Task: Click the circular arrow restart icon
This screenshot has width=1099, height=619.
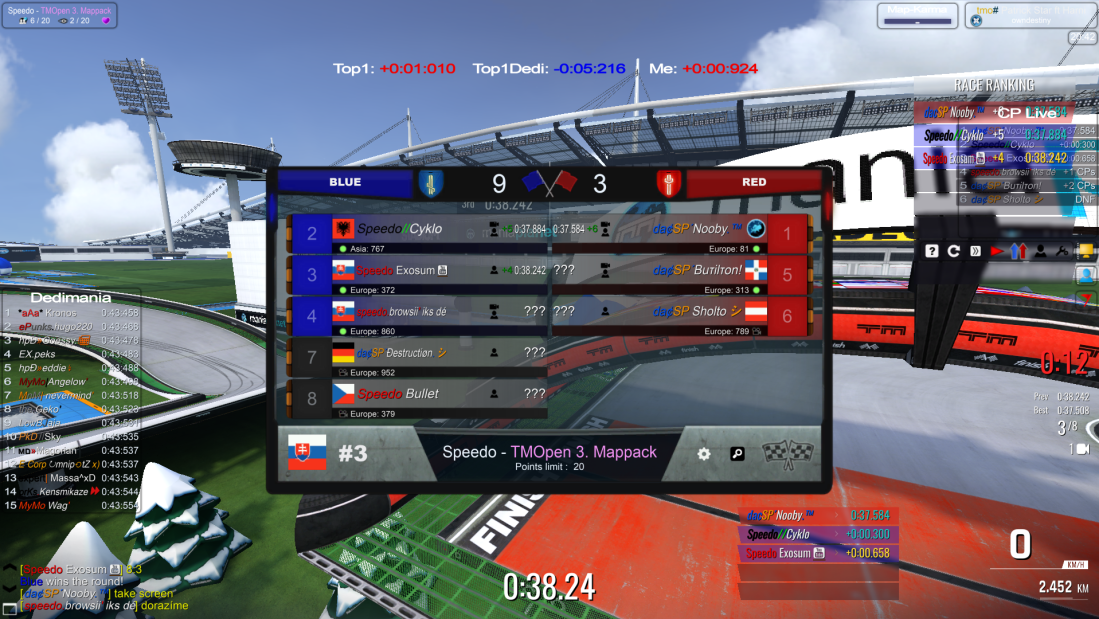Action: pos(953,251)
